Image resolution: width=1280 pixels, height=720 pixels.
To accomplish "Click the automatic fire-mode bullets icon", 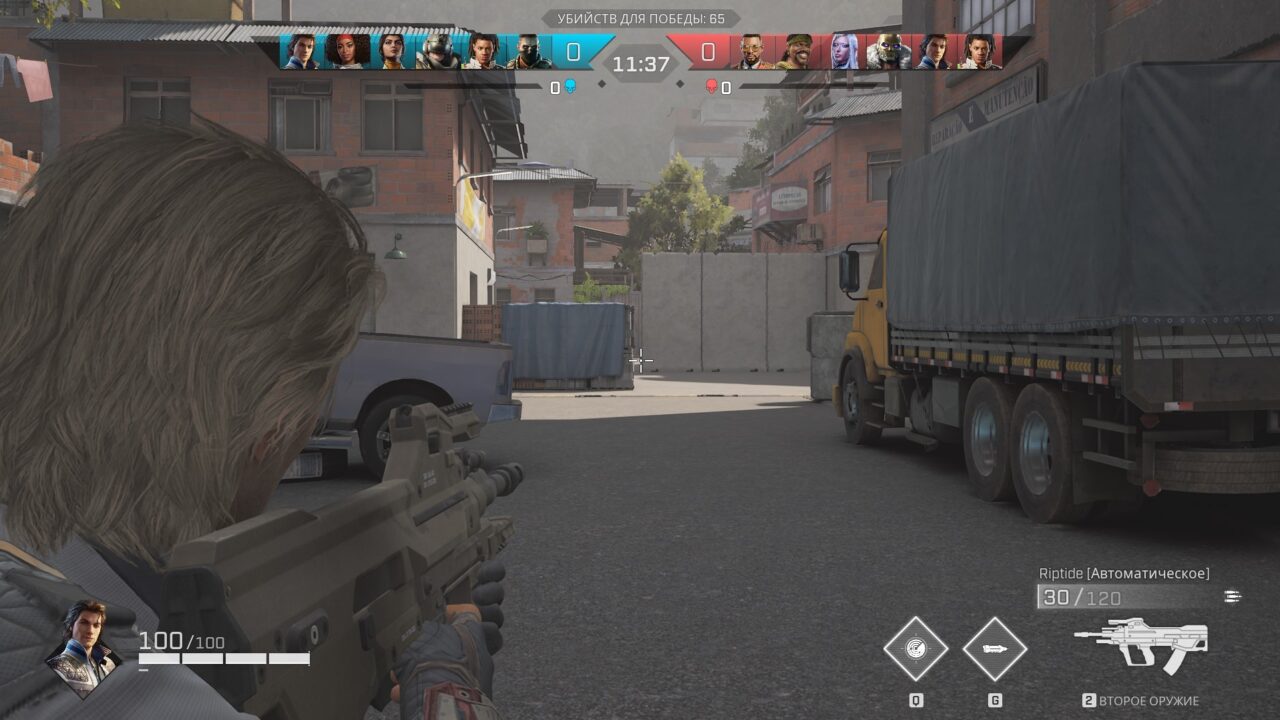I will (1232, 597).
